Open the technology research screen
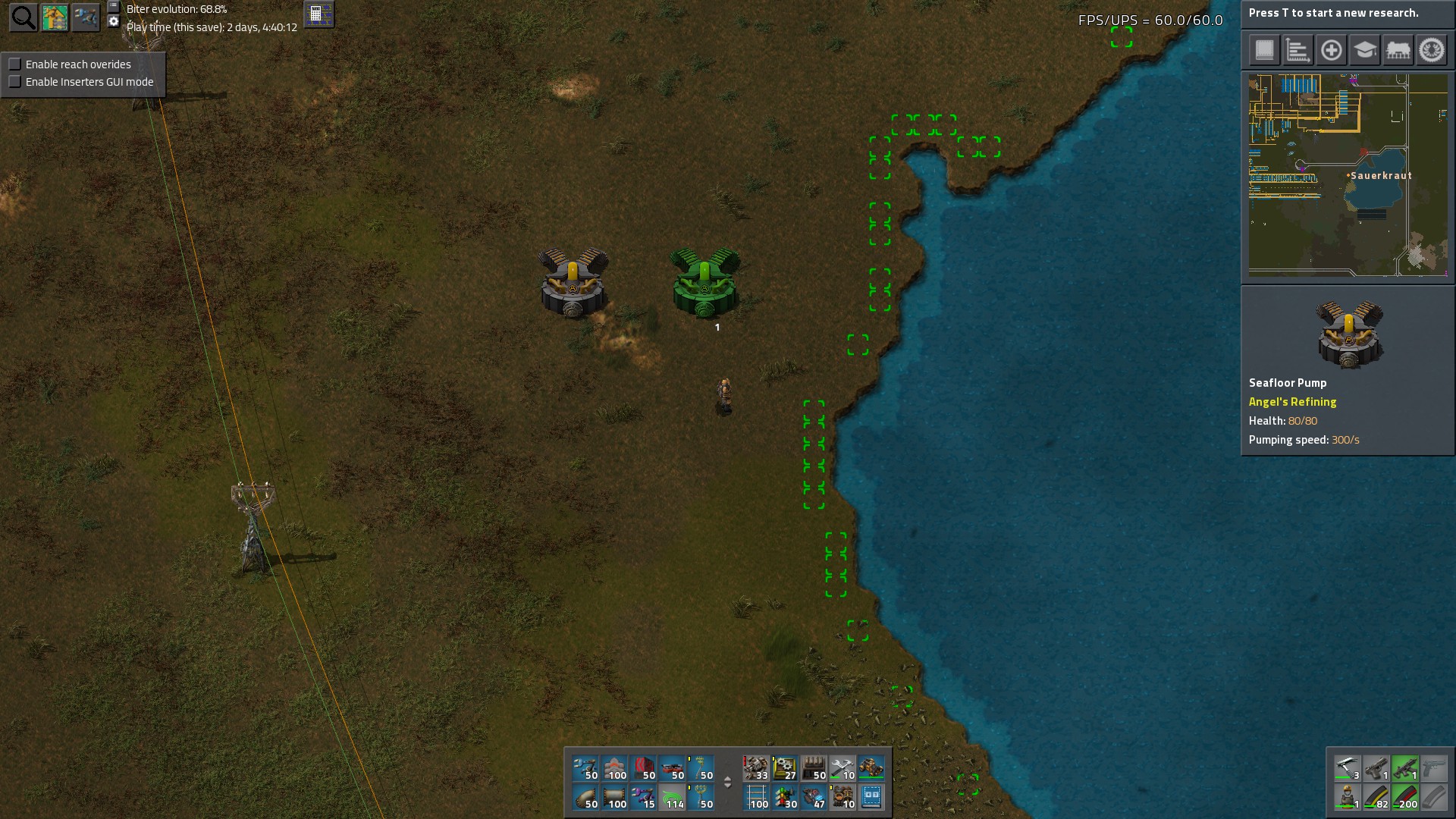 [1364, 51]
